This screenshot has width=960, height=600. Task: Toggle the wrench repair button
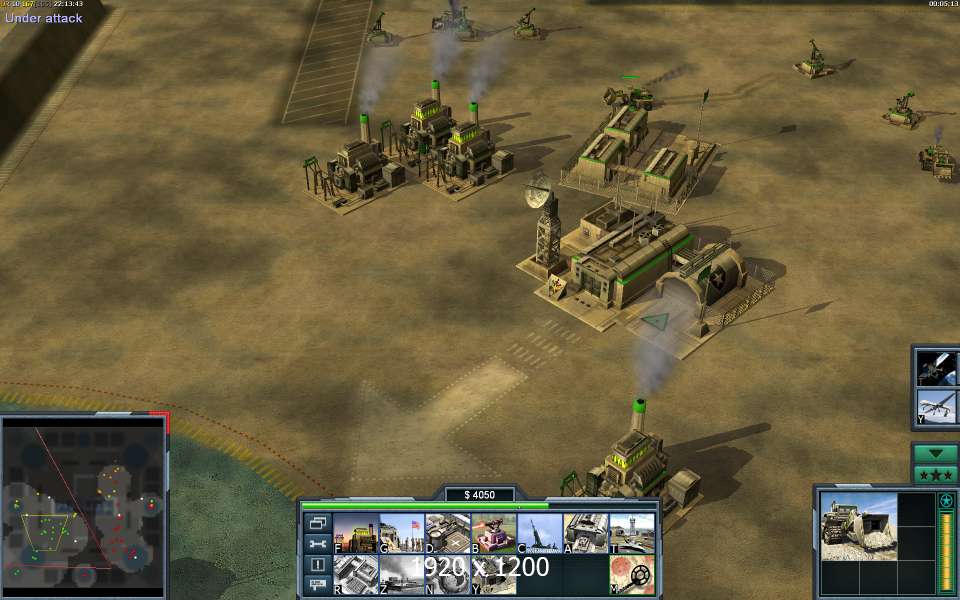318,544
